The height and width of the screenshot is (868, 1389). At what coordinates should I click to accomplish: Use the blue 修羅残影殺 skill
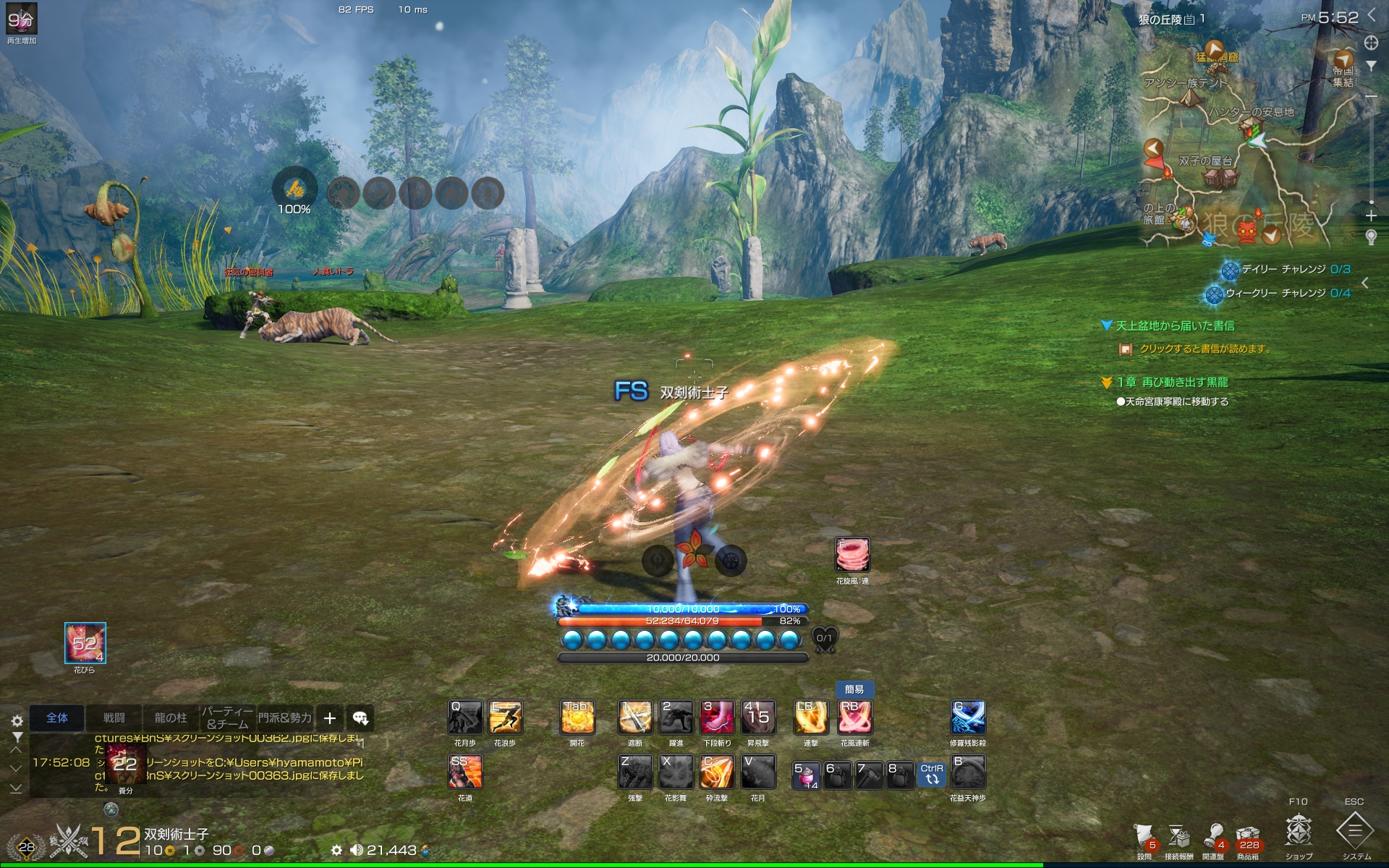click(967, 718)
